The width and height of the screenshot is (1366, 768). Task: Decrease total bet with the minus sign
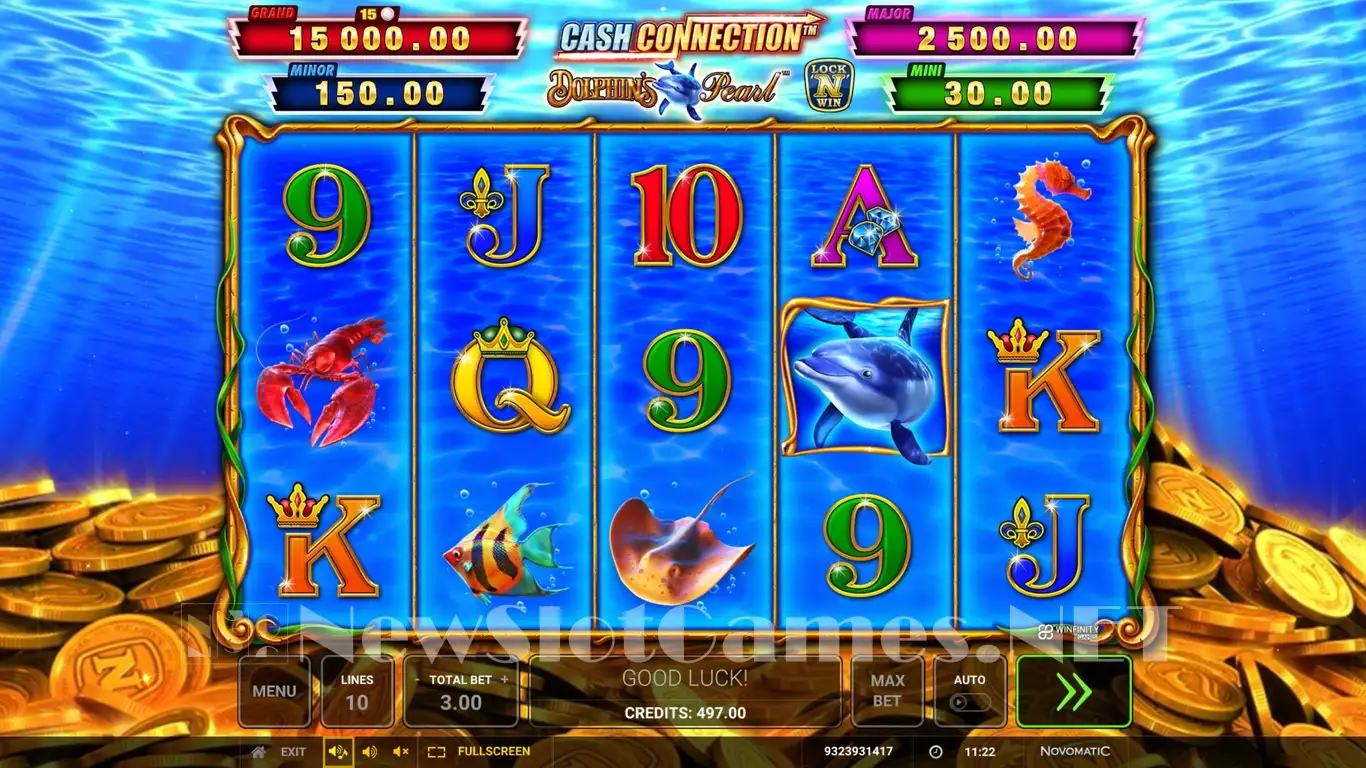tap(418, 680)
